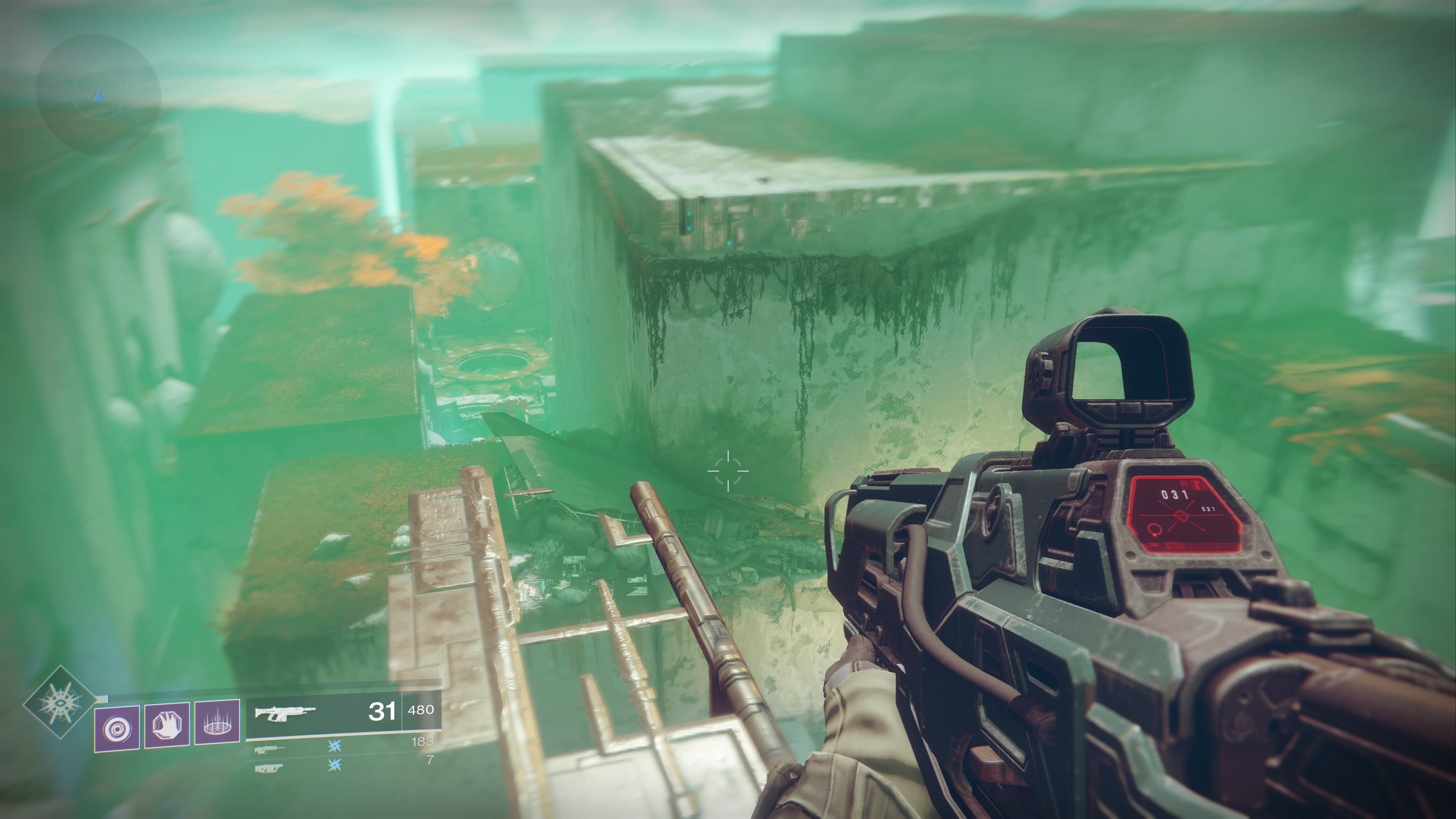Switch to the weapon with 183 ammo

pos(270,750)
